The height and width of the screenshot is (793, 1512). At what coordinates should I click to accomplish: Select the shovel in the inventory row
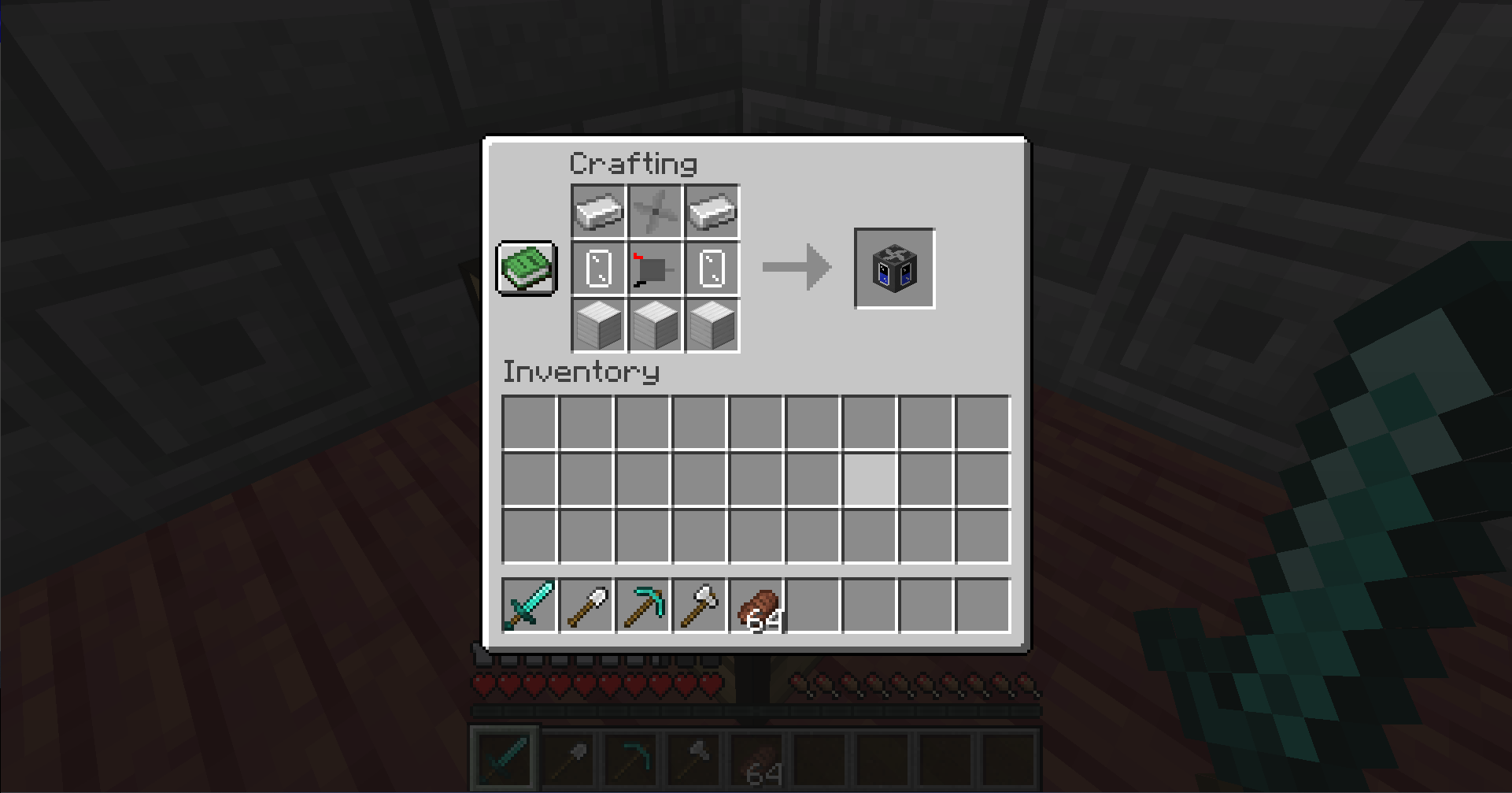click(587, 606)
